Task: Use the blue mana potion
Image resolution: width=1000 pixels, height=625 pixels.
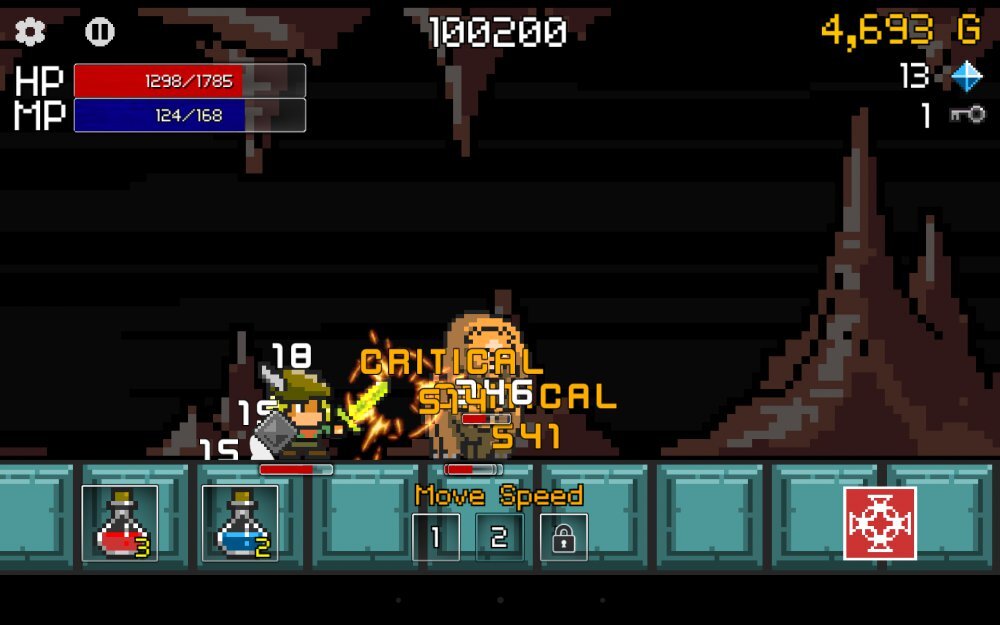Action: (x=240, y=523)
